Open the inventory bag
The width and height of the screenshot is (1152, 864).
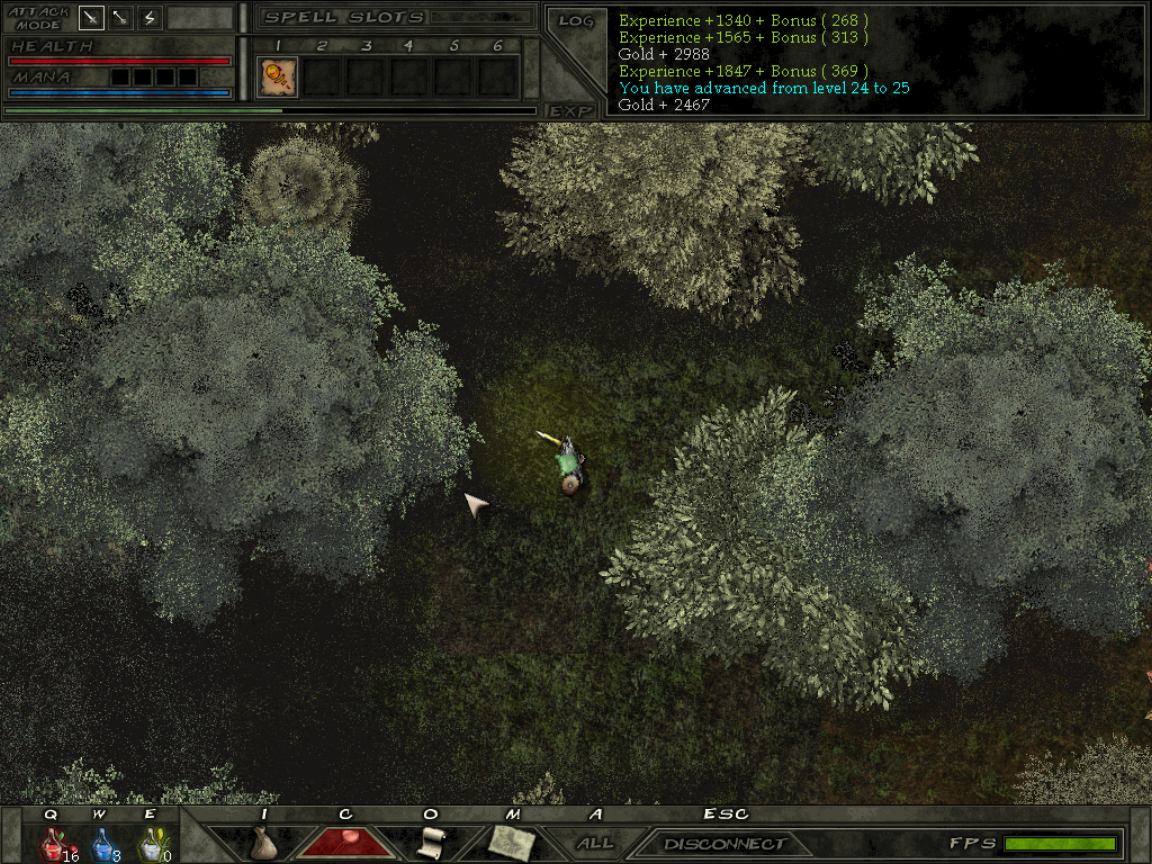tap(264, 843)
